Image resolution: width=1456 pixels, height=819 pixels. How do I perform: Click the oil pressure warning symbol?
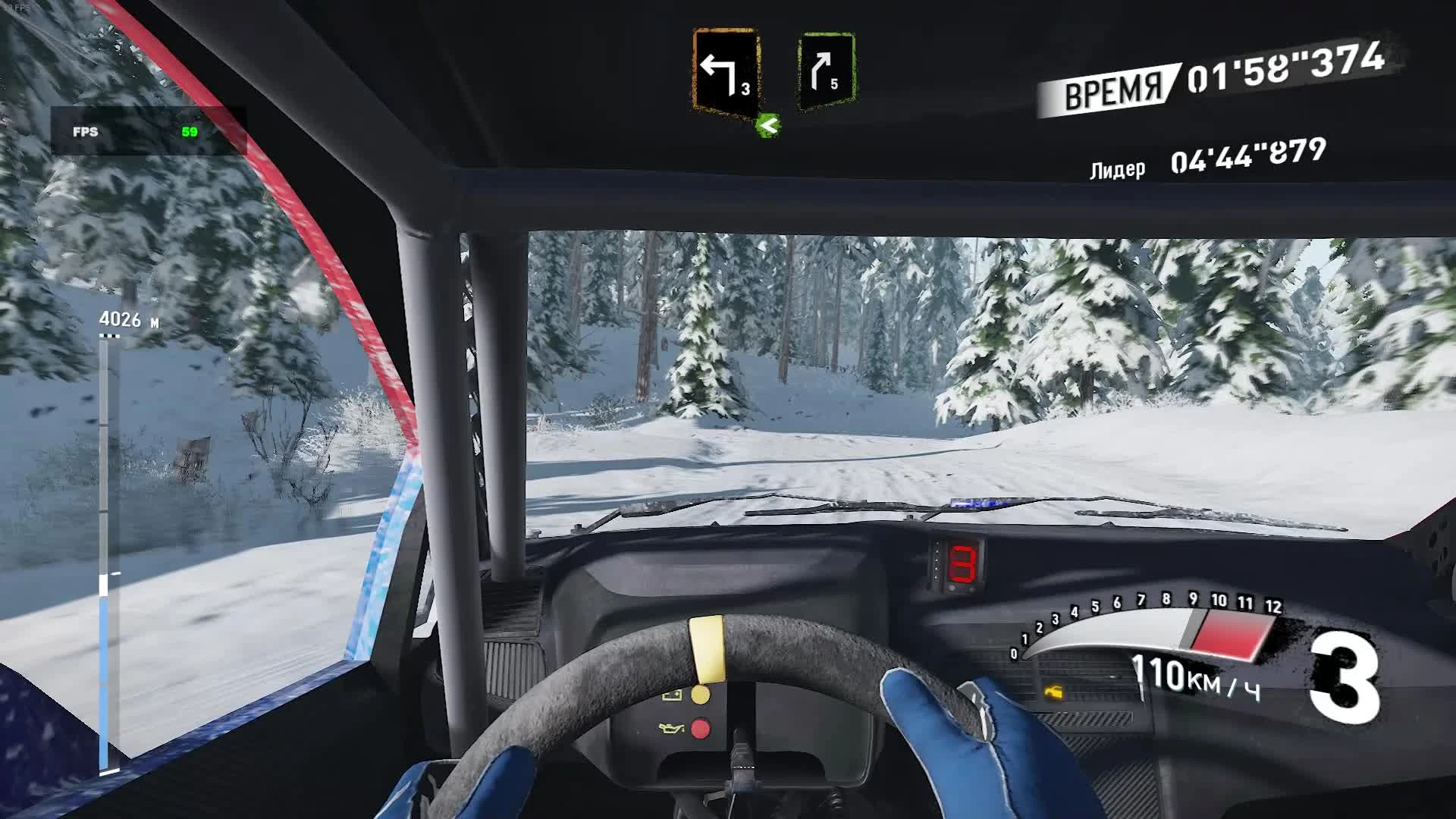(671, 728)
